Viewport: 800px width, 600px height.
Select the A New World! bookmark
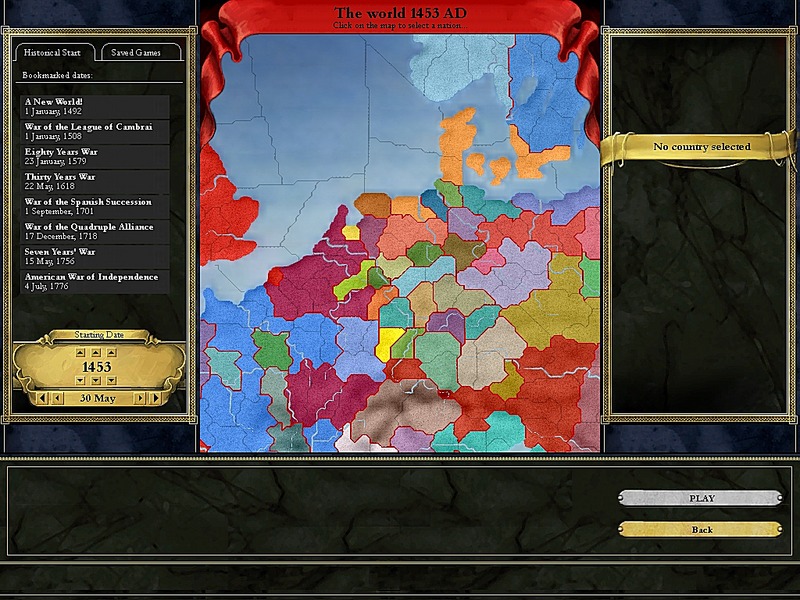coord(96,106)
